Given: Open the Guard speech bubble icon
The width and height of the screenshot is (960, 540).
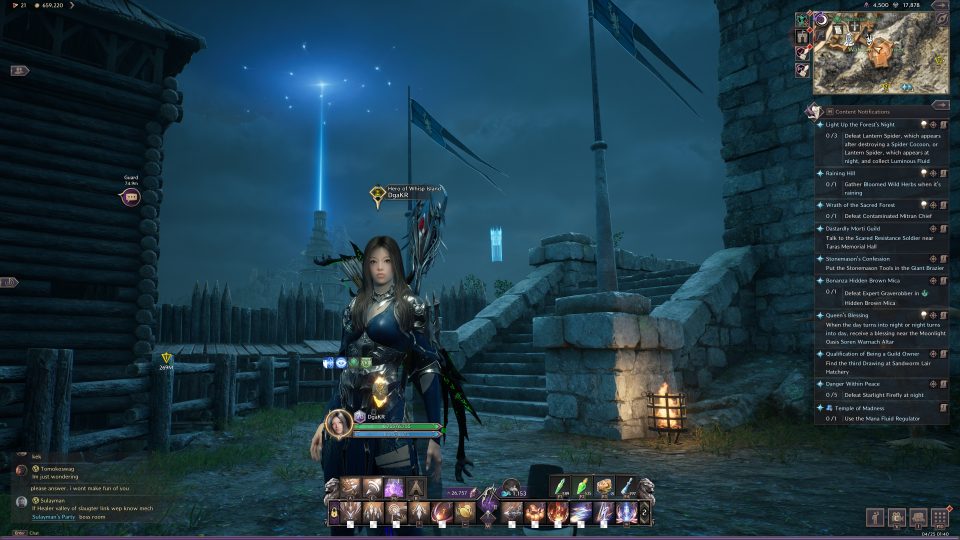Looking at the screenshot, I should tap(131, 198).
